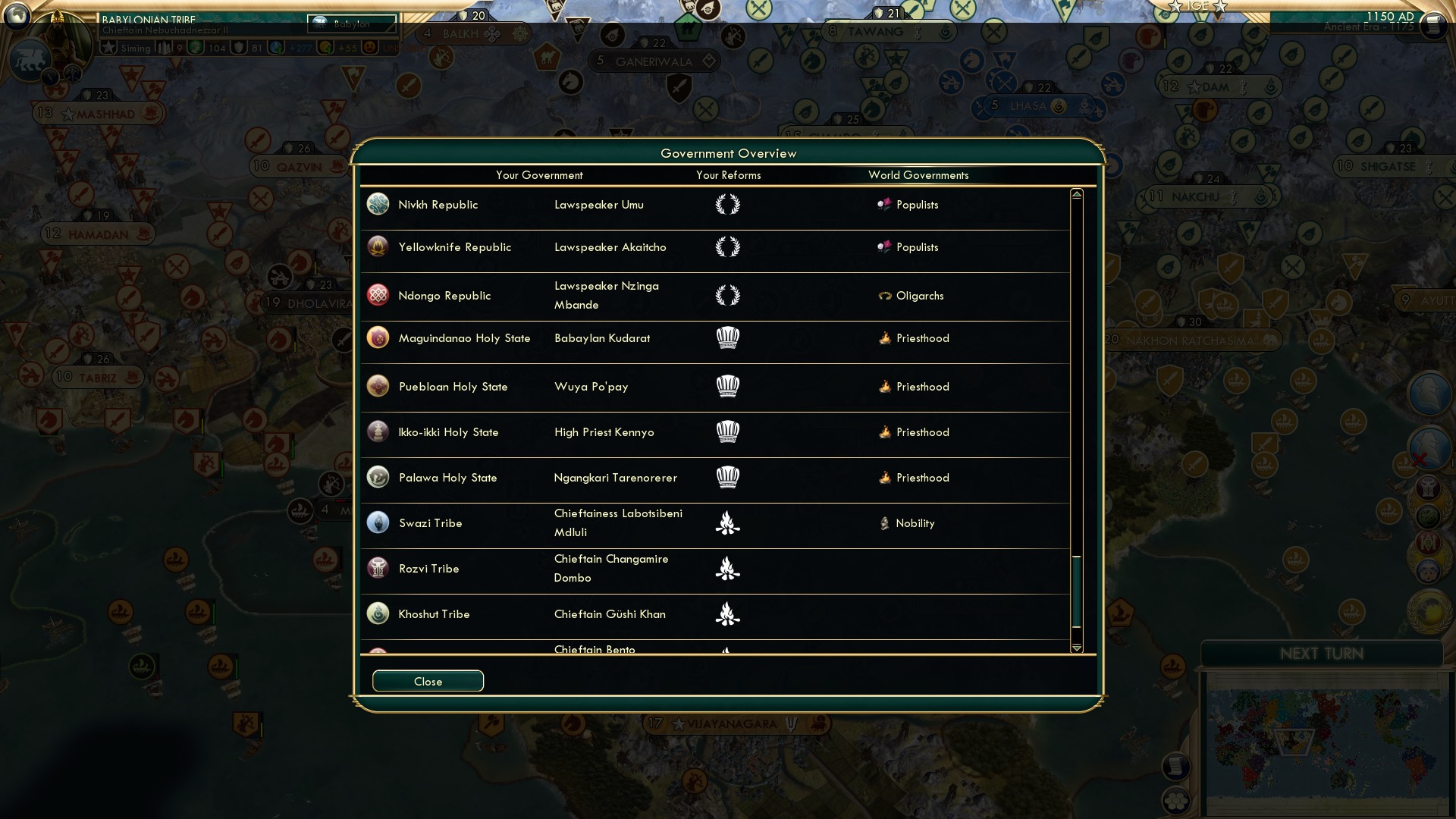Click the Nobility icon beside Swazi Tribe
This screenshot has width=1456, height=819.
pyautogui.click(x=885, y=523)
